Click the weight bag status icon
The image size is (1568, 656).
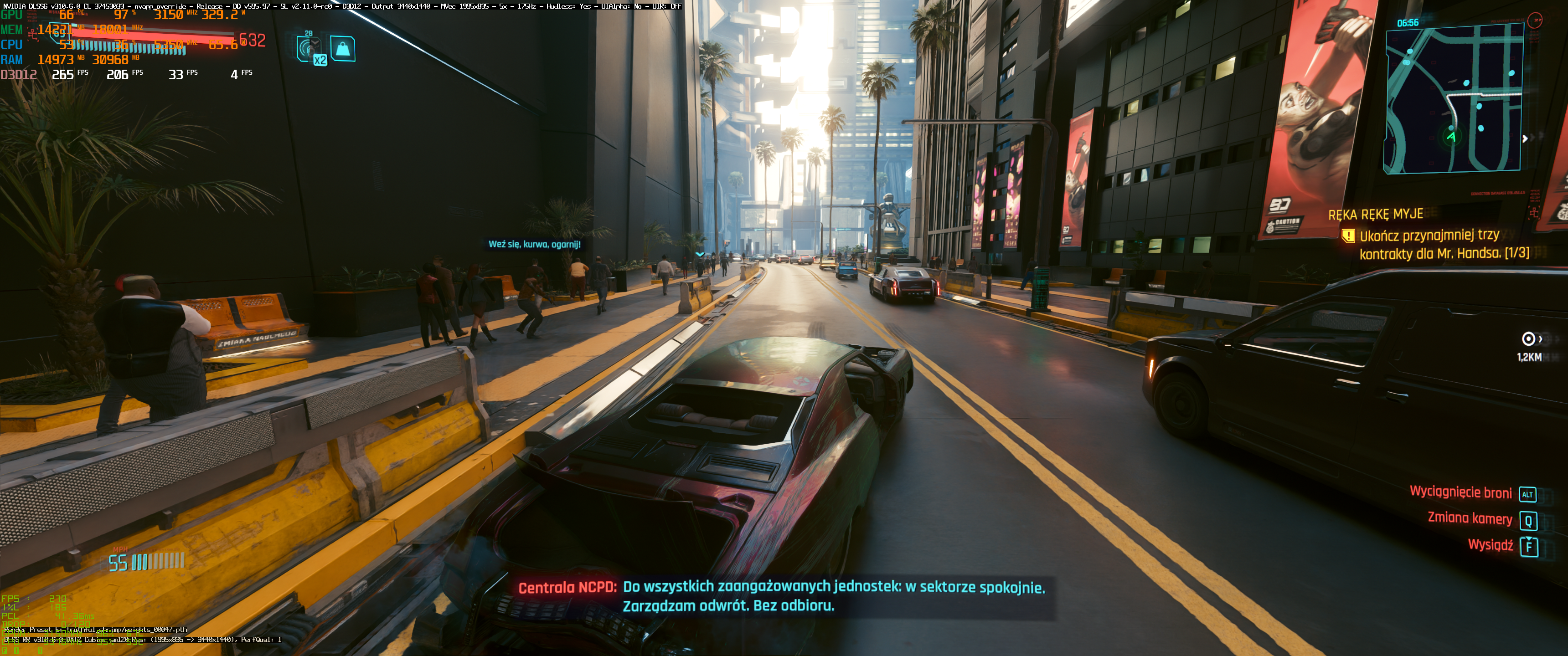coord(343,49)
